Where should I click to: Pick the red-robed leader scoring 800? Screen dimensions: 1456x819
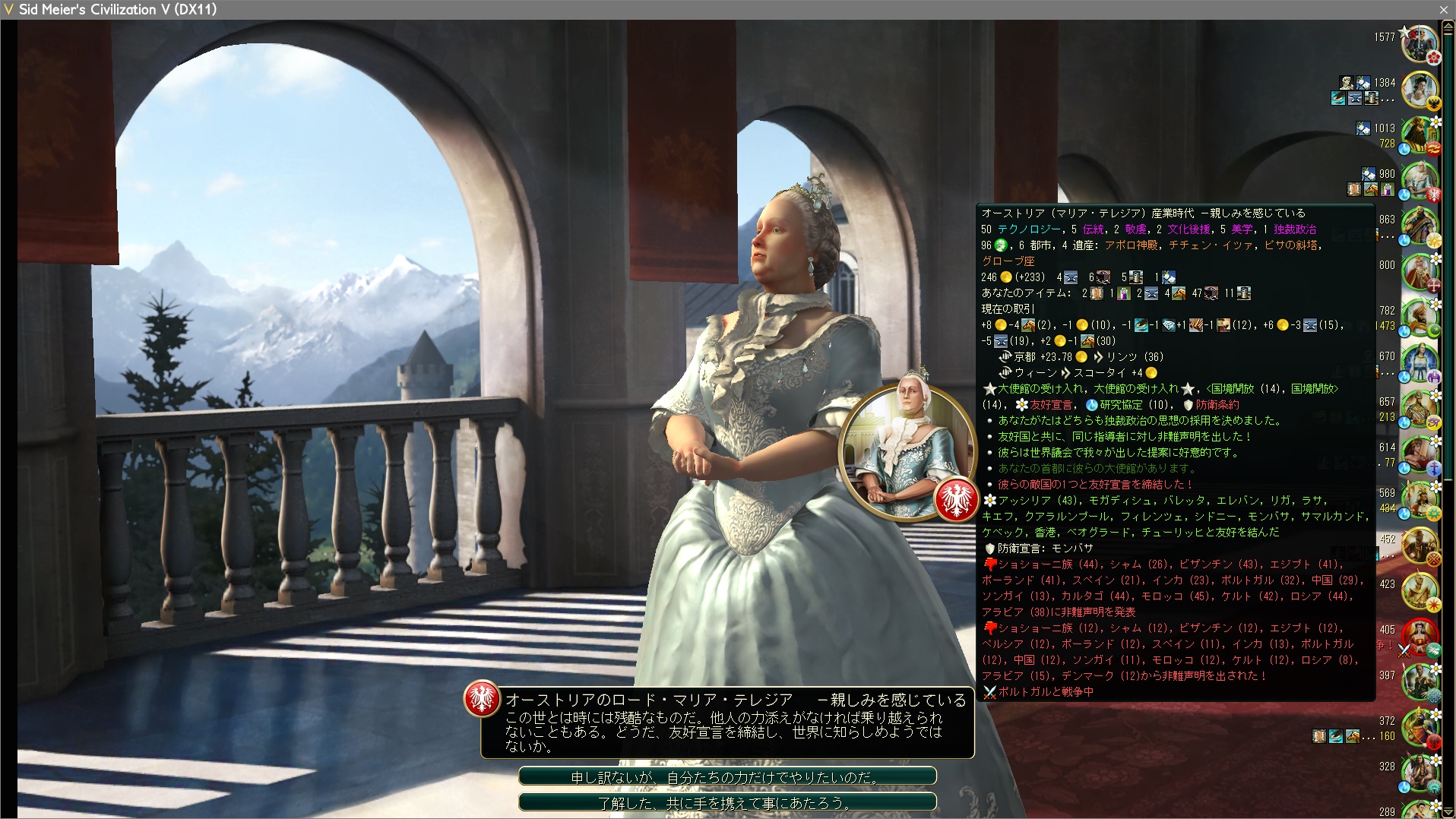point(1419,272)
